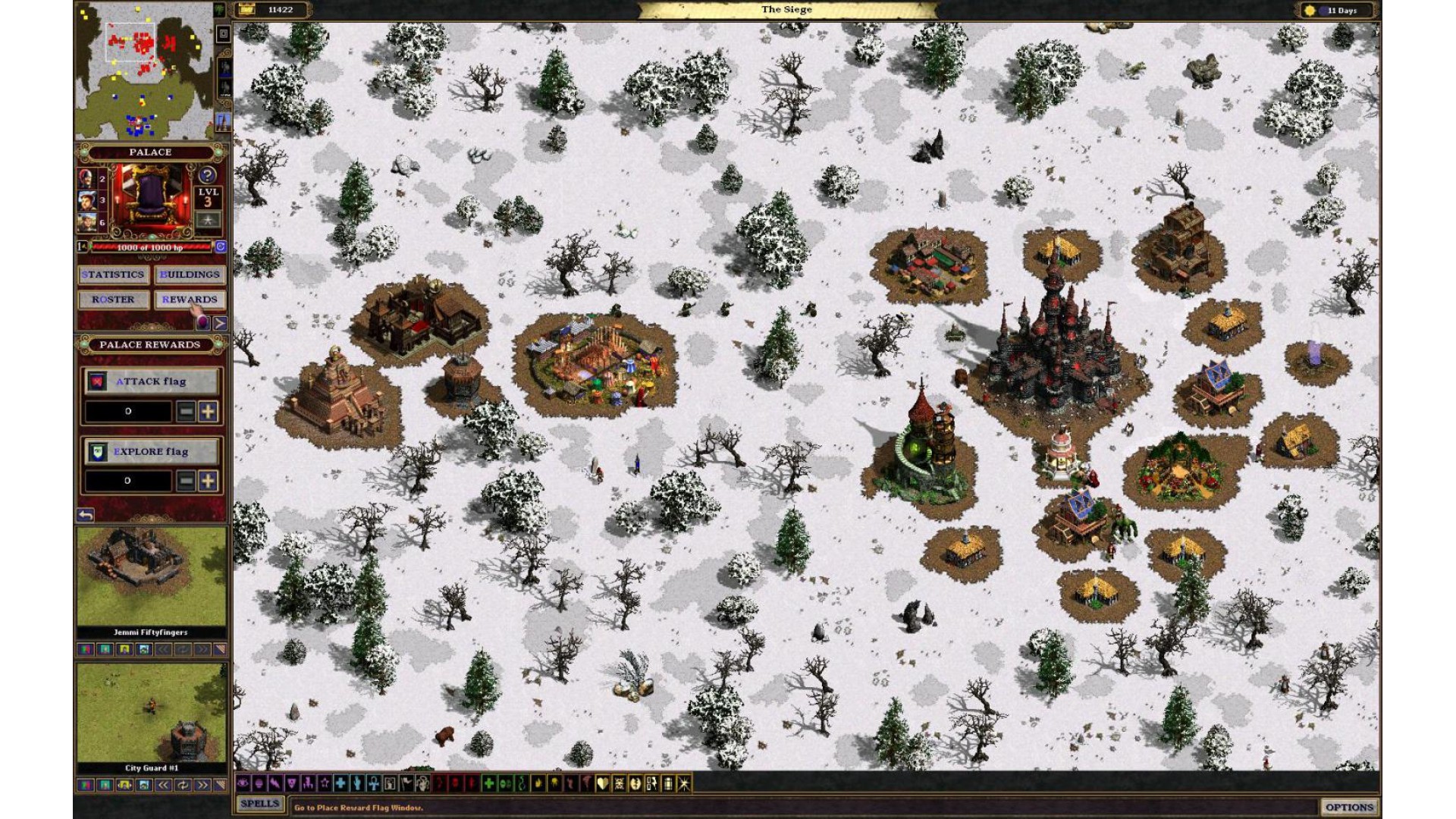Open the palace Statistics panel

[x=113, y=275]
